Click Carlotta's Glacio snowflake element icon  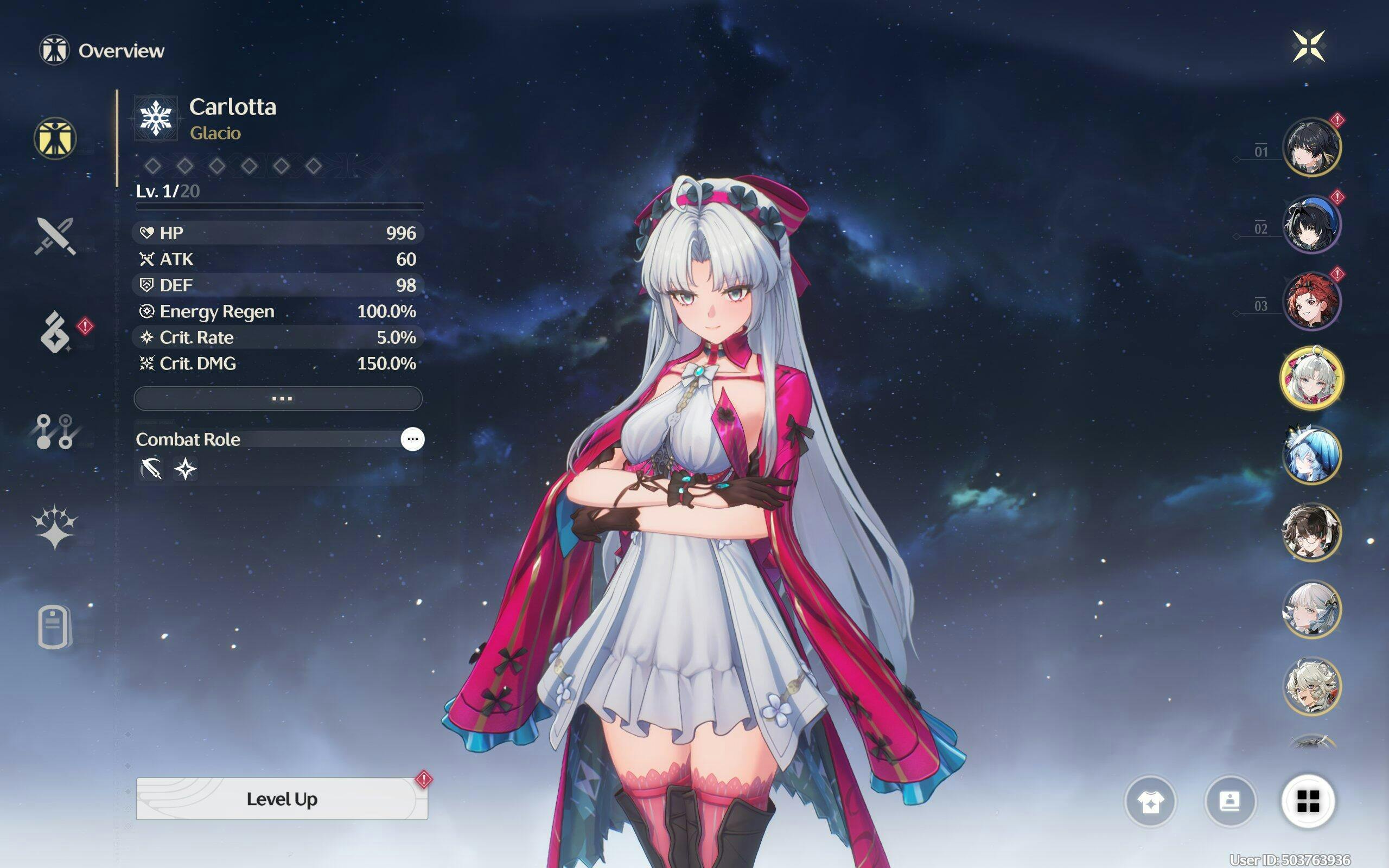pyautogui.click(x=156, y=118)
